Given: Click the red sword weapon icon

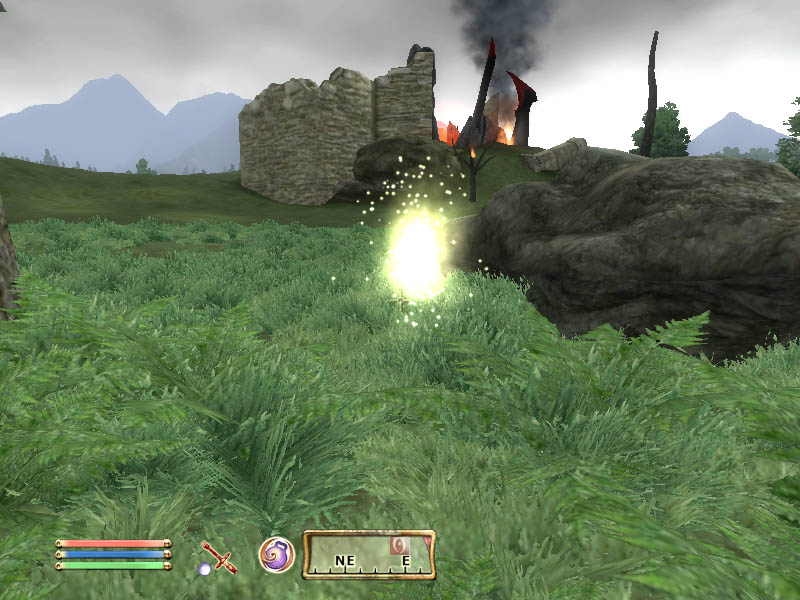Looking at the screenshot, I should click(x=217, y=555).
